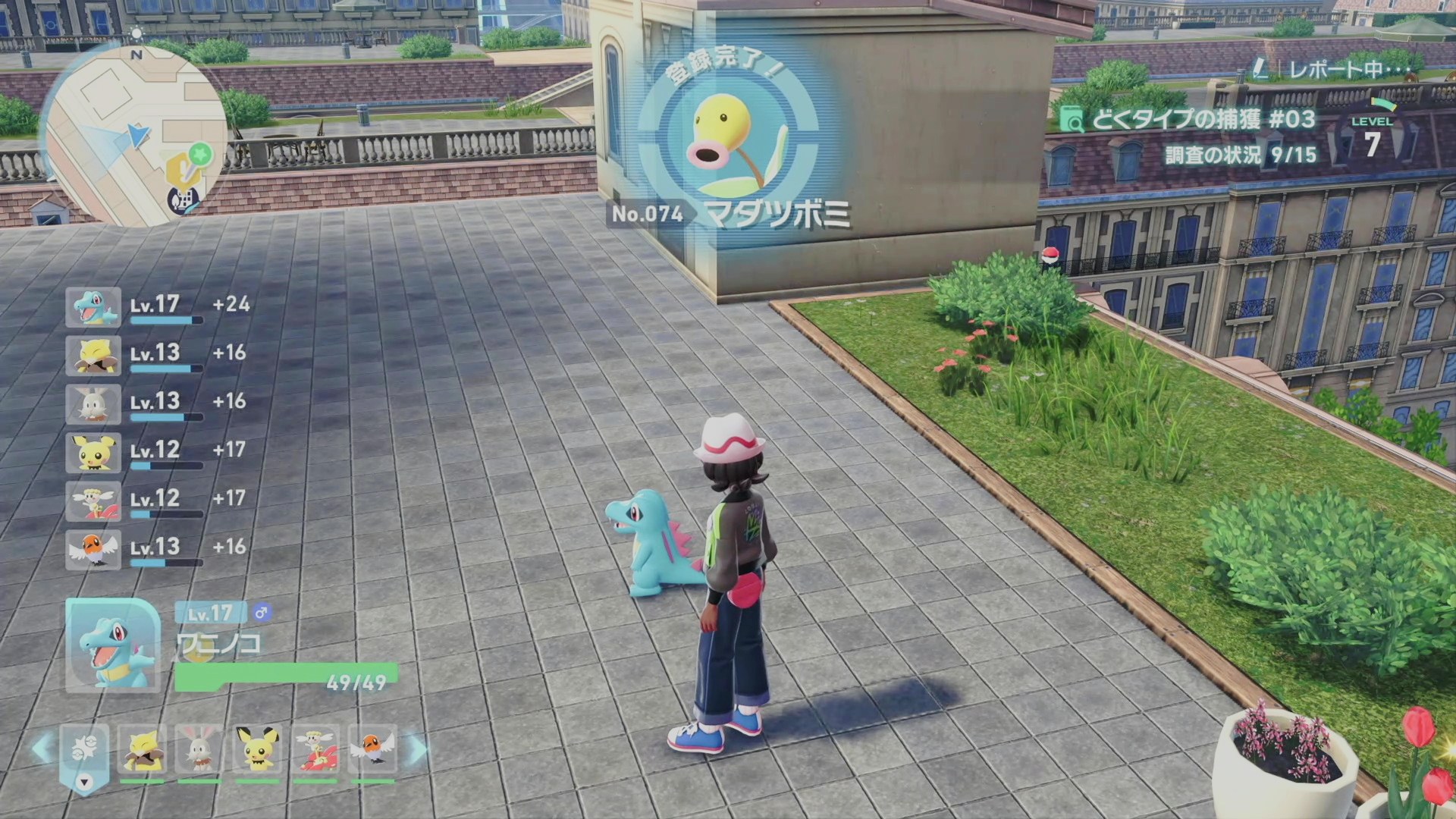The width and height of the screenshot is (1456, 819).
Task: Select Abra Lv.13 in the party level list
Action: [93, 356]
